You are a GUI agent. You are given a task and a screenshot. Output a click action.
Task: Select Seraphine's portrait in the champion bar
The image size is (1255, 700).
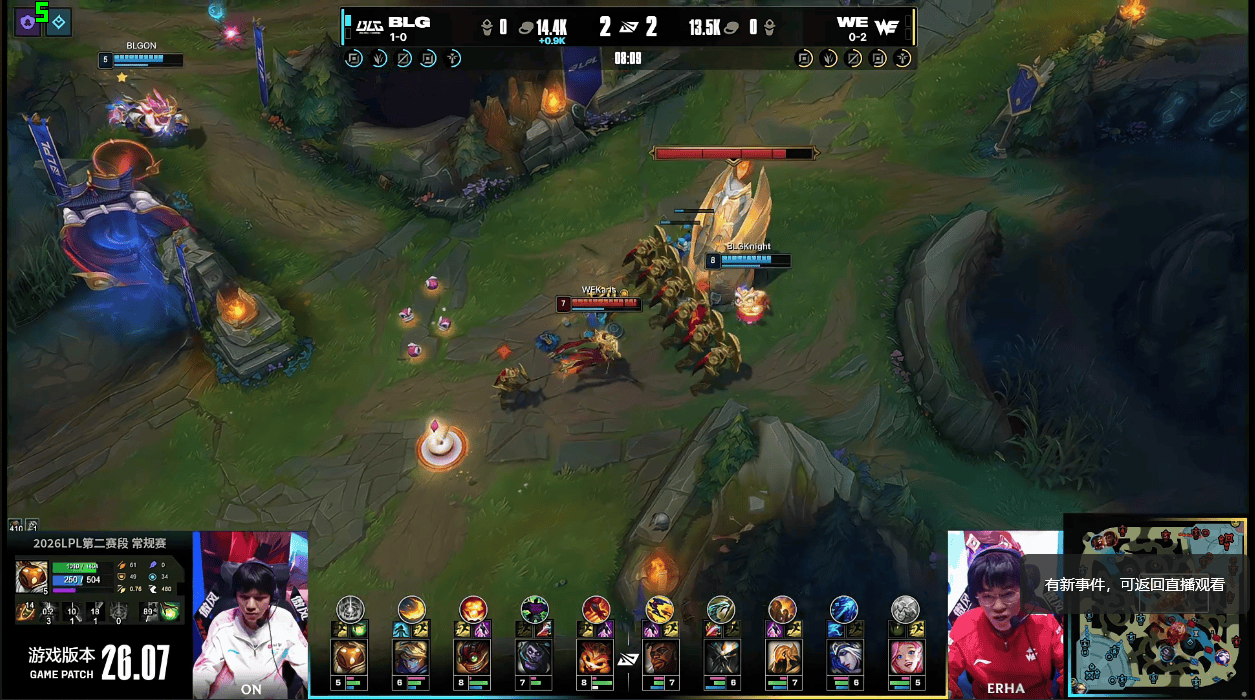(x=906, y=657)
